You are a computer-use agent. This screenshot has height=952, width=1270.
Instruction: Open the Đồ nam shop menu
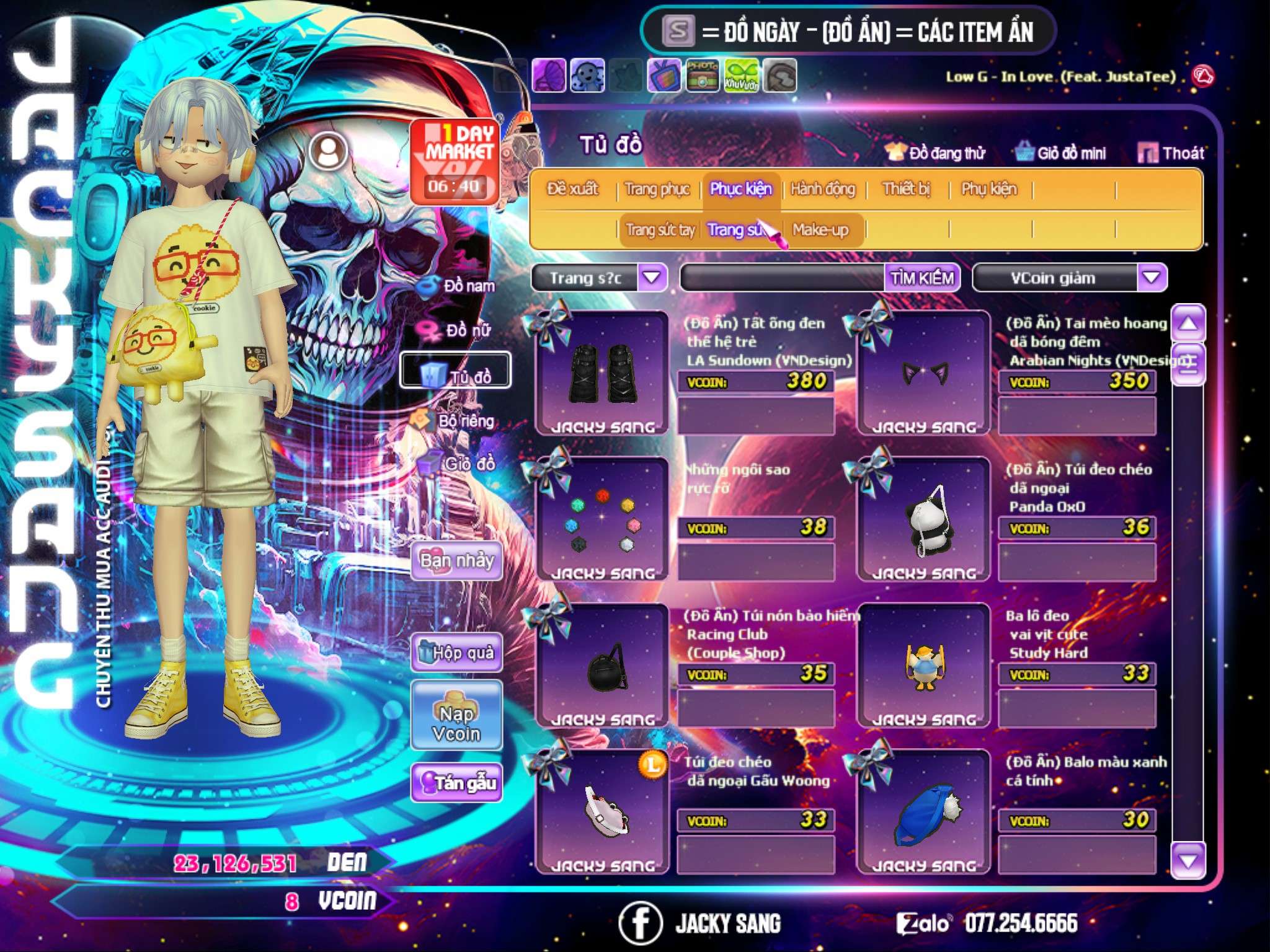pyautogui.click(x=458, y=286)
